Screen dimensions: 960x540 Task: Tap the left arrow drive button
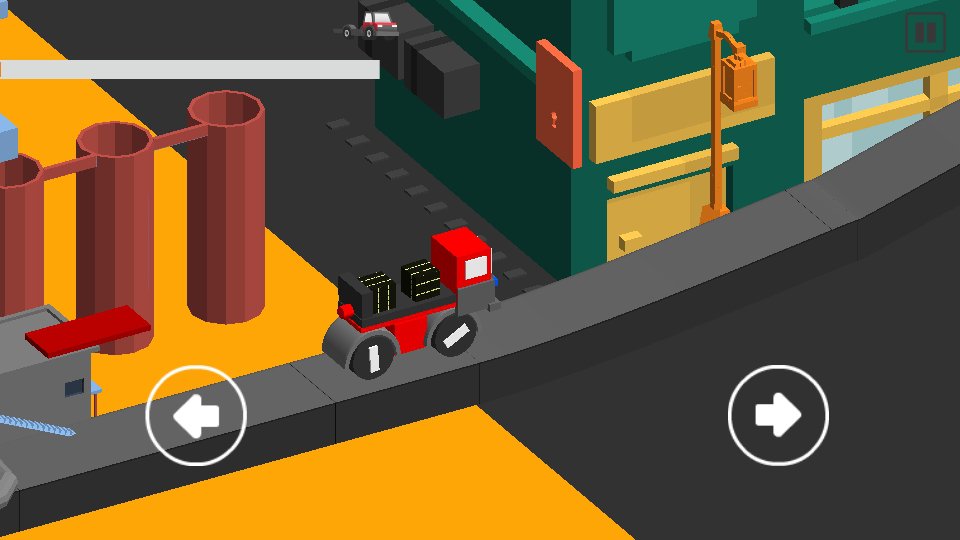pos(196,416)
